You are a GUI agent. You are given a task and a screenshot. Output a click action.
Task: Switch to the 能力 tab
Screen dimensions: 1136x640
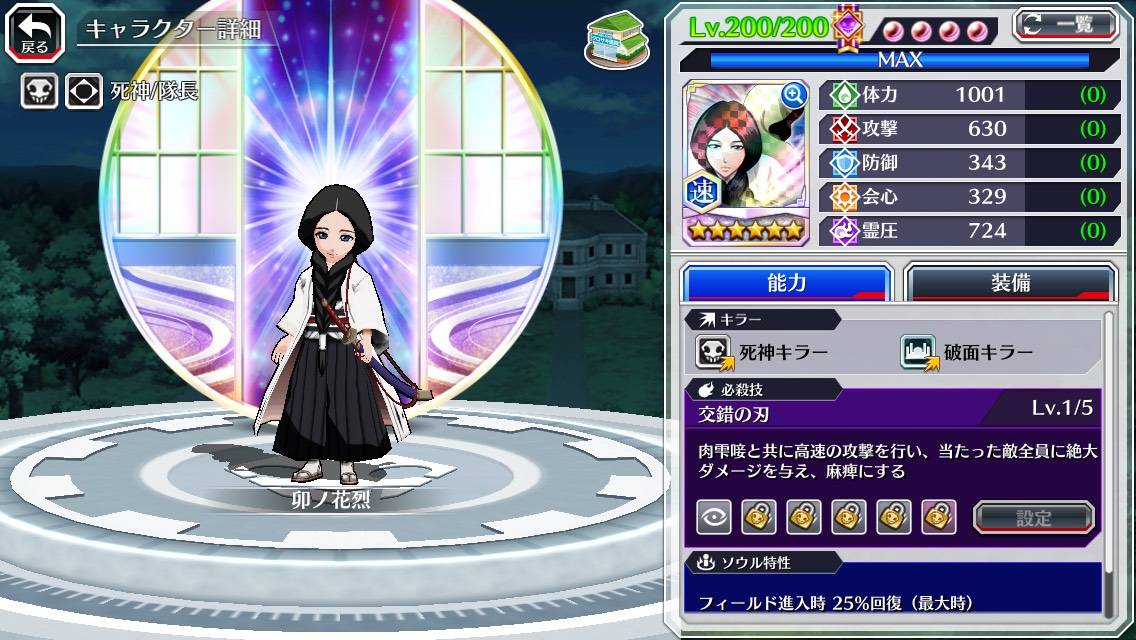786,283
